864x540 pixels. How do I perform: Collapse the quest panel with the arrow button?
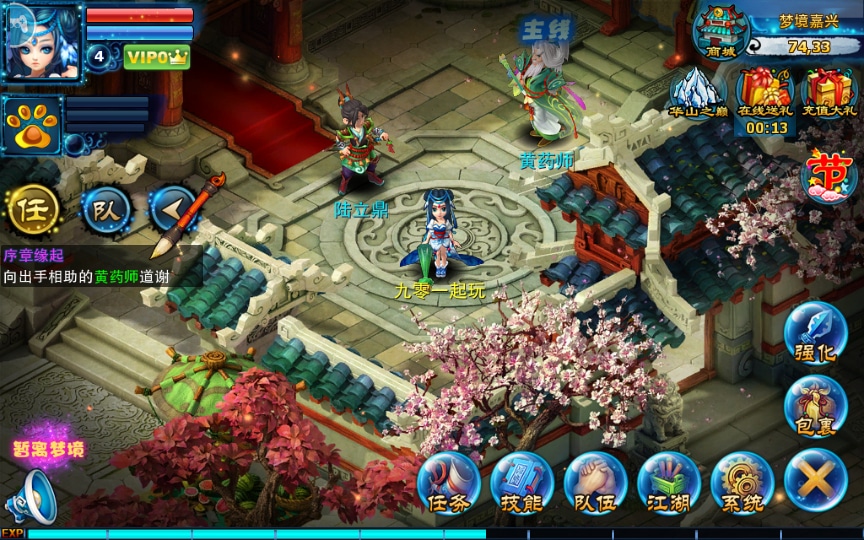tap(170, 208)
